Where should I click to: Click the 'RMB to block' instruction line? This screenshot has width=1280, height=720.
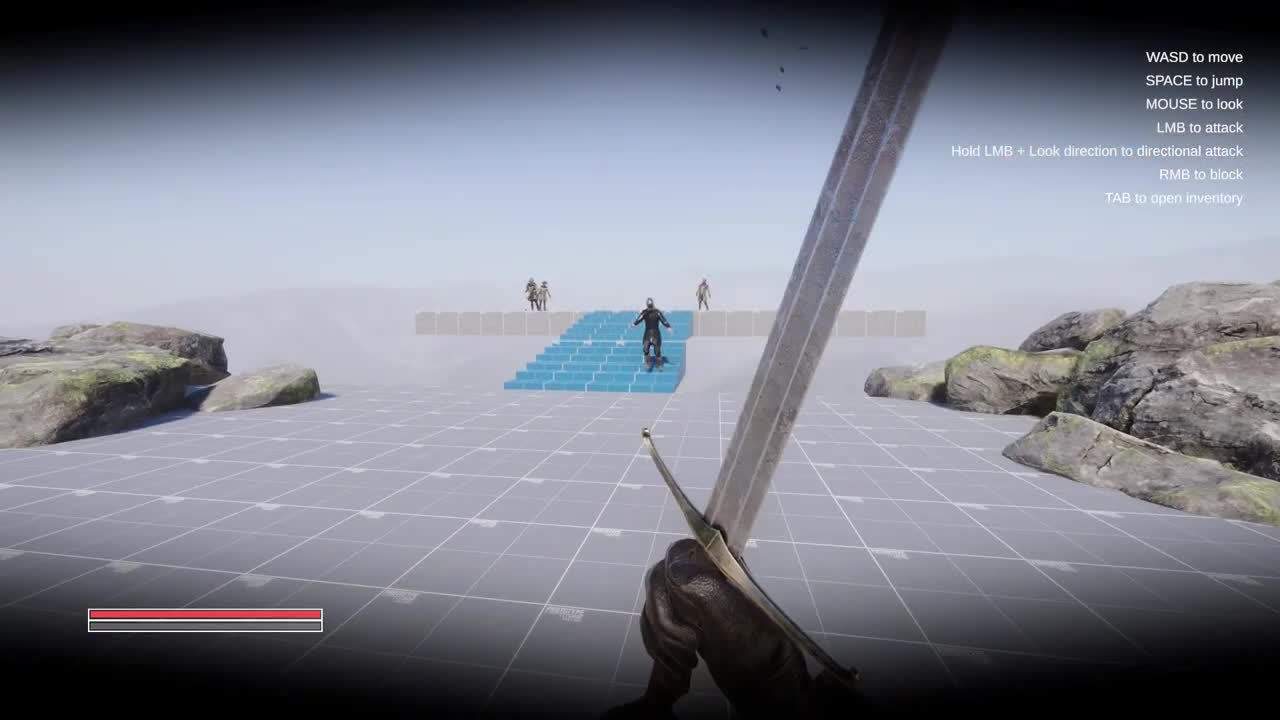coord(1198,174)
